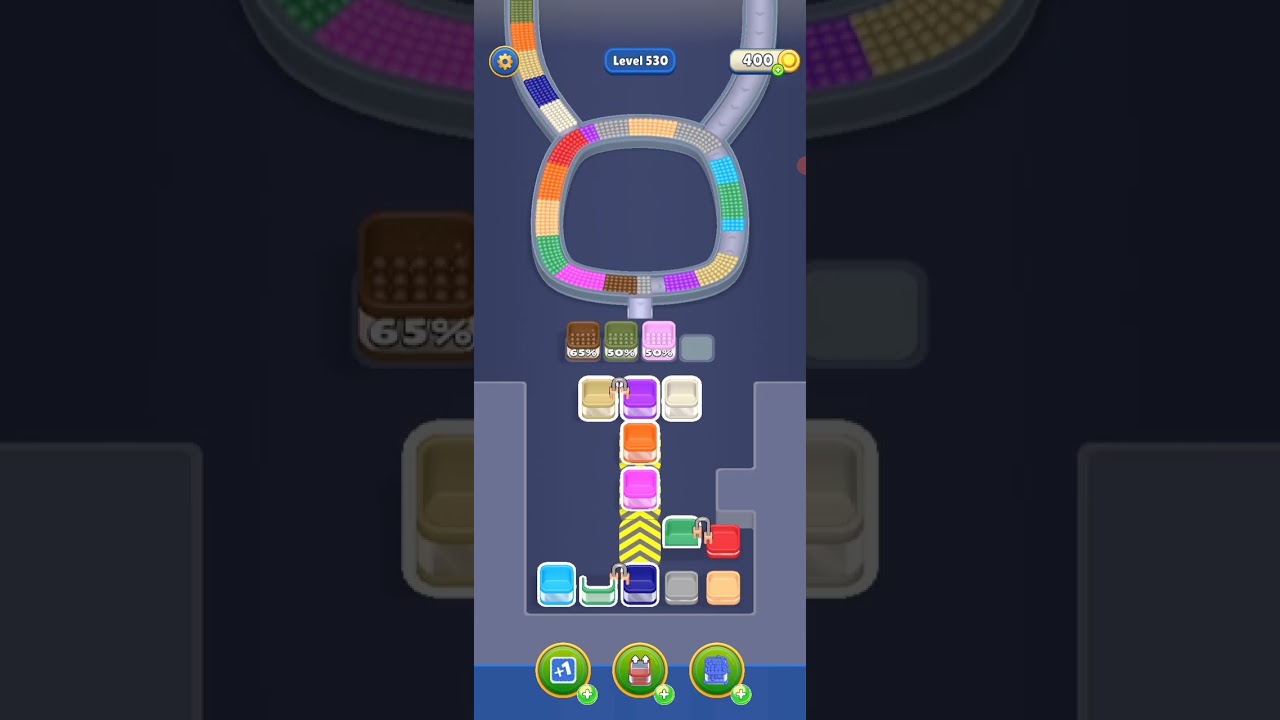The width and height of the screenshot is (1280, 720).
Task: Tap the pink suitcase showing 50%
Action: tap(659, 340)
